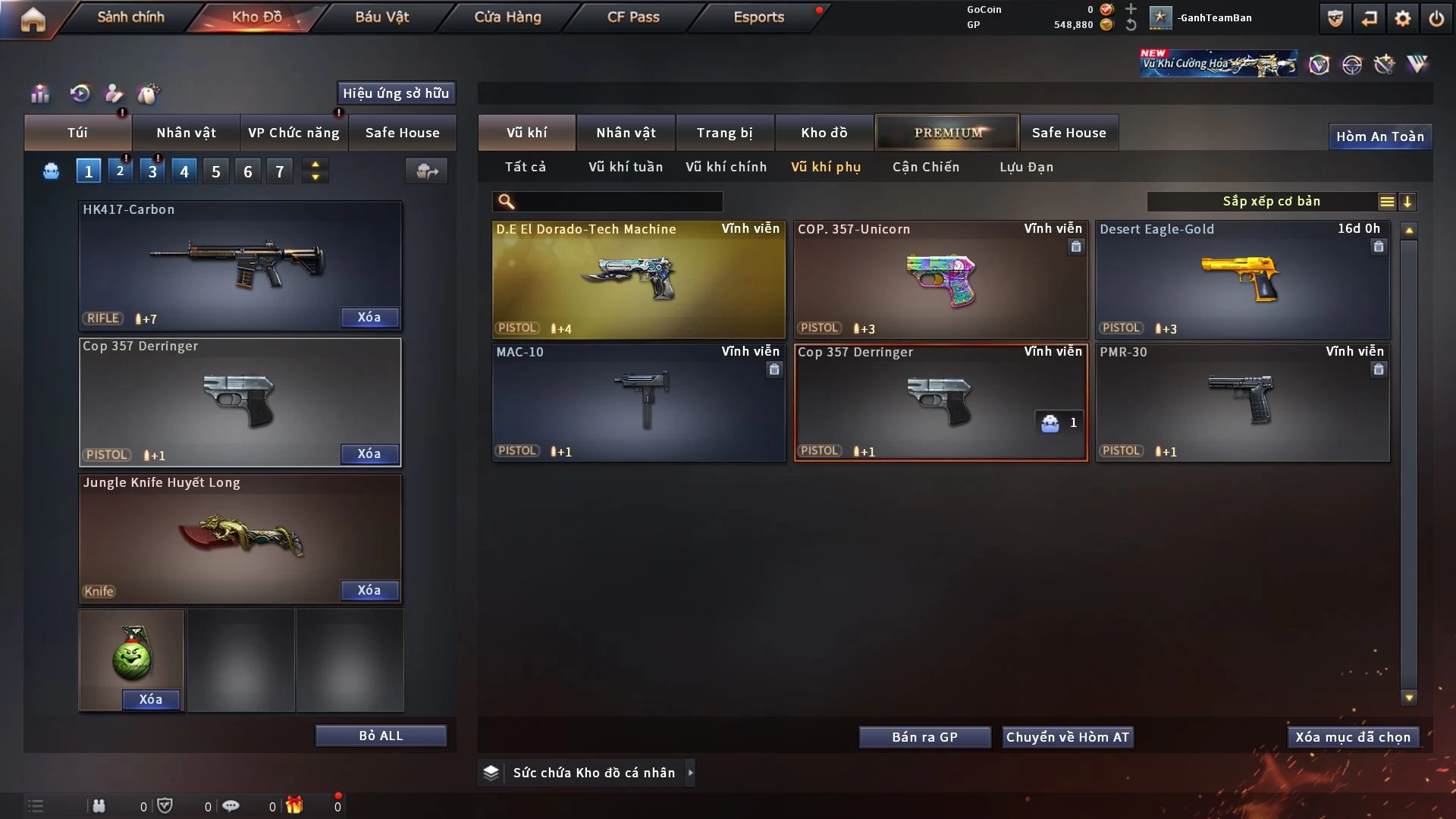This screenshot has height=819, width=1456.
Task: Pick the COP. 357-Unicorn pistol
Action: (940, 279)
